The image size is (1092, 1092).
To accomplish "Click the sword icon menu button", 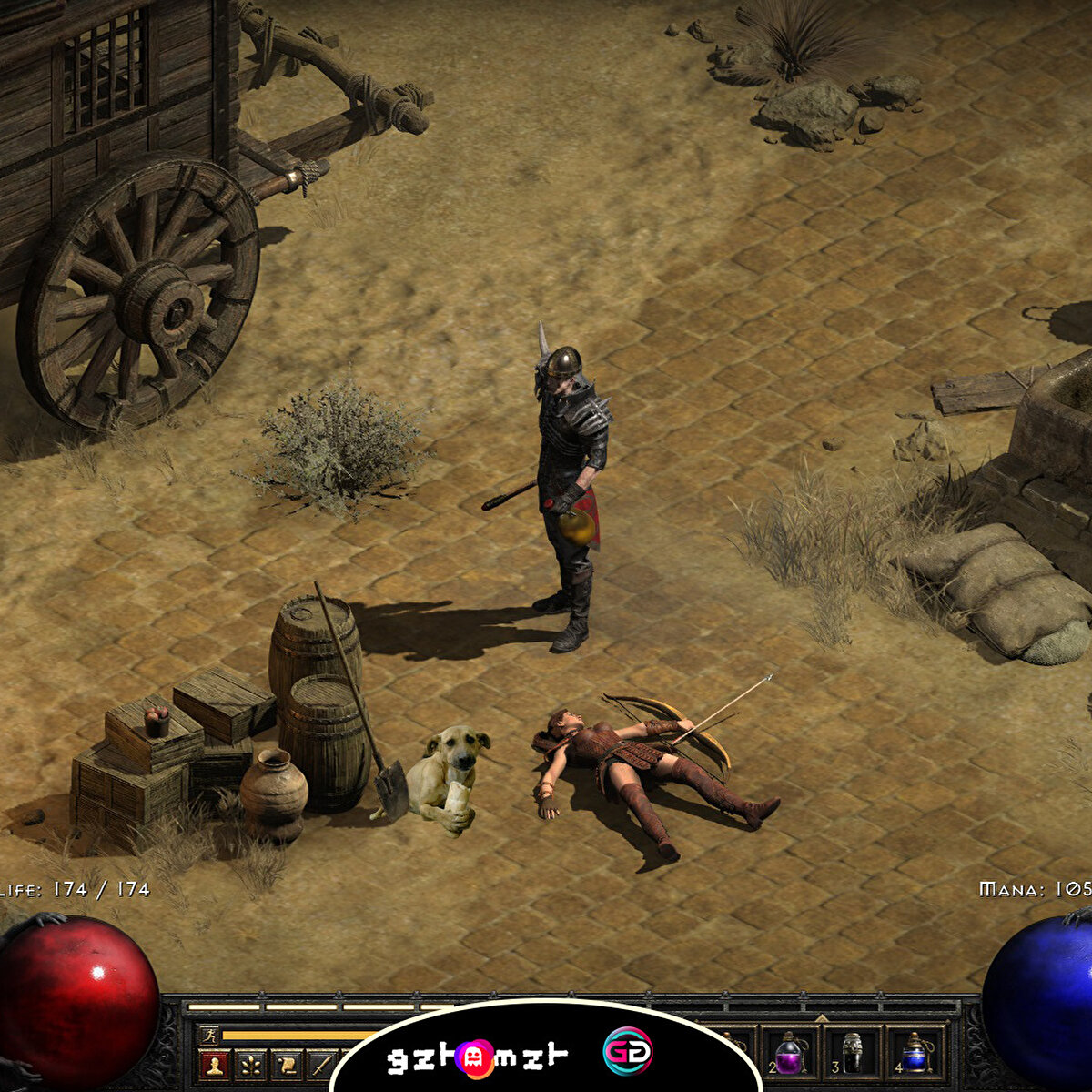I will [x=320, y=1063].
